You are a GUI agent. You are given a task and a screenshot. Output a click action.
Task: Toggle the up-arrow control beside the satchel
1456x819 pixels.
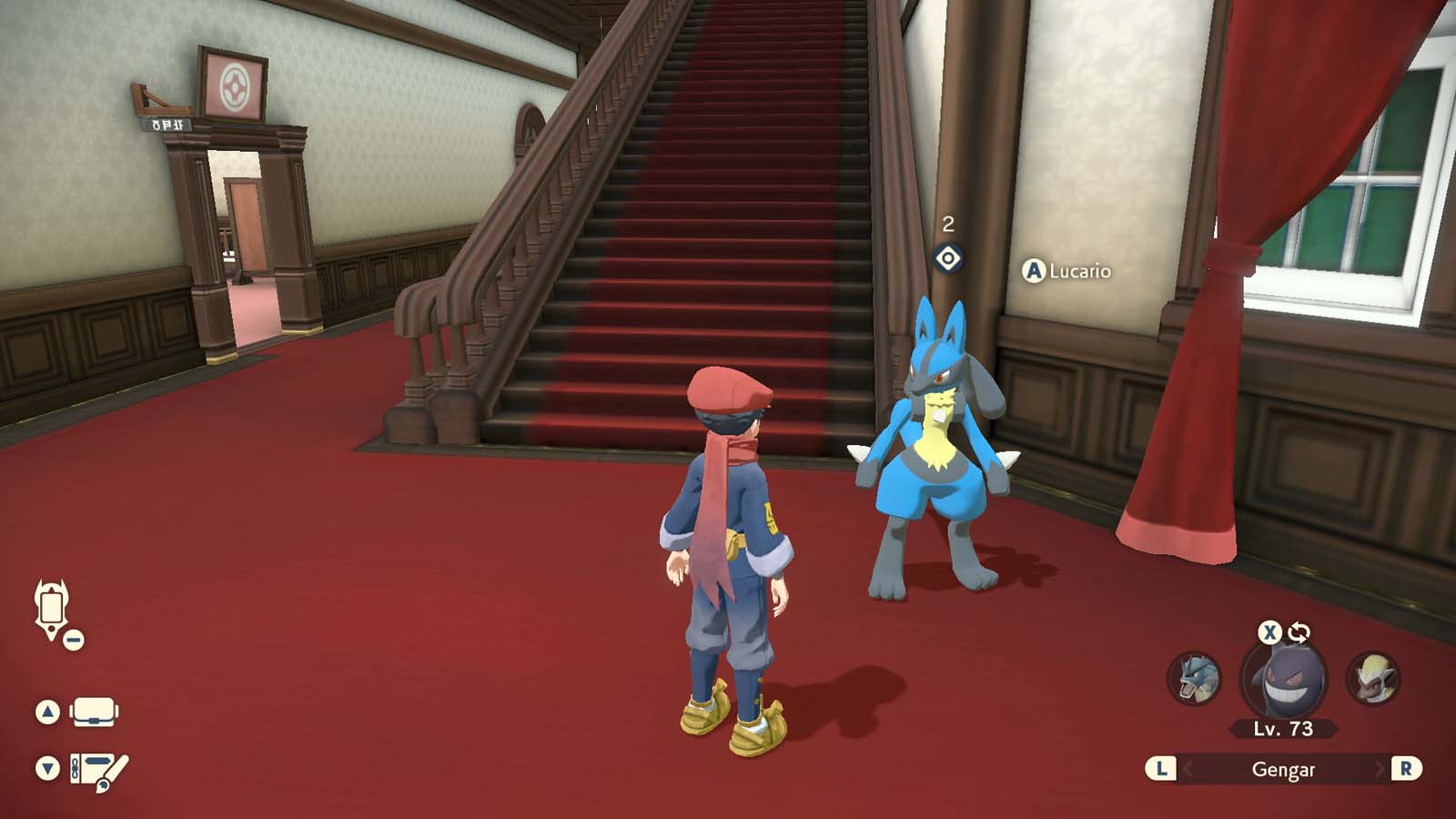(x=46, y=711)
